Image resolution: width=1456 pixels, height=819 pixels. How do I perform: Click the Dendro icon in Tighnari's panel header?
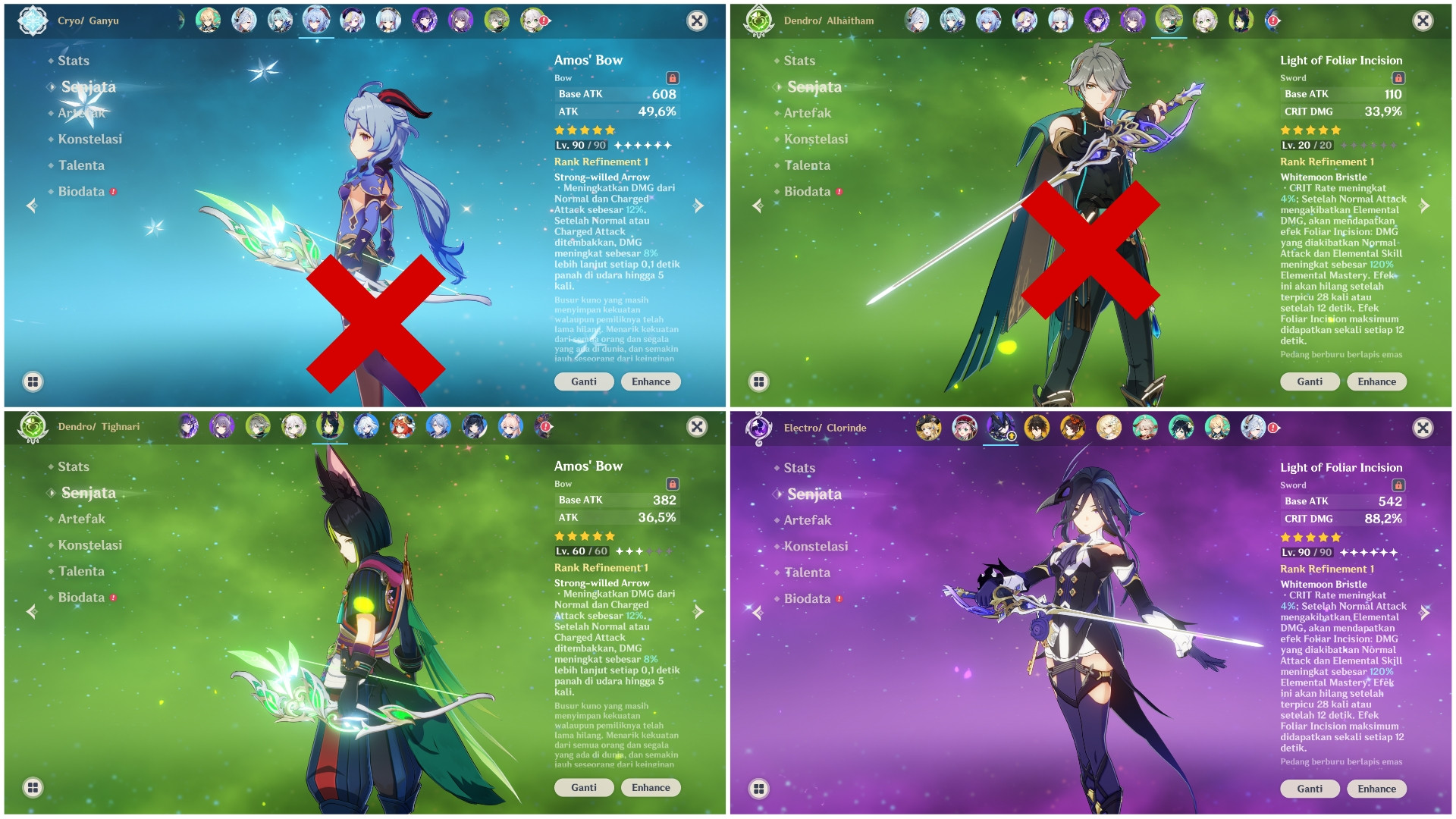pyautogui.click(x=32, y=427)
